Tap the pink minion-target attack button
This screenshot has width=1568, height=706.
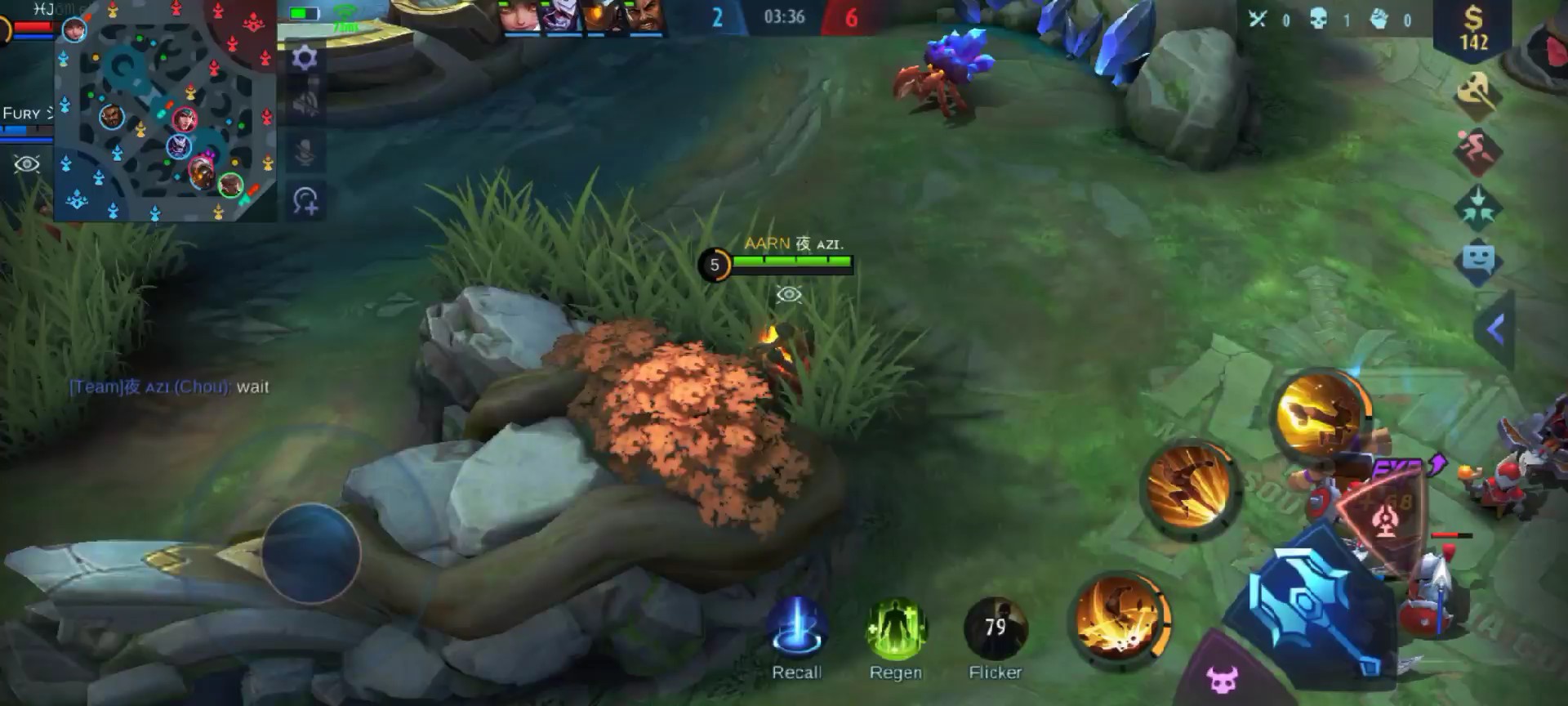click(x=1223, y=677)
